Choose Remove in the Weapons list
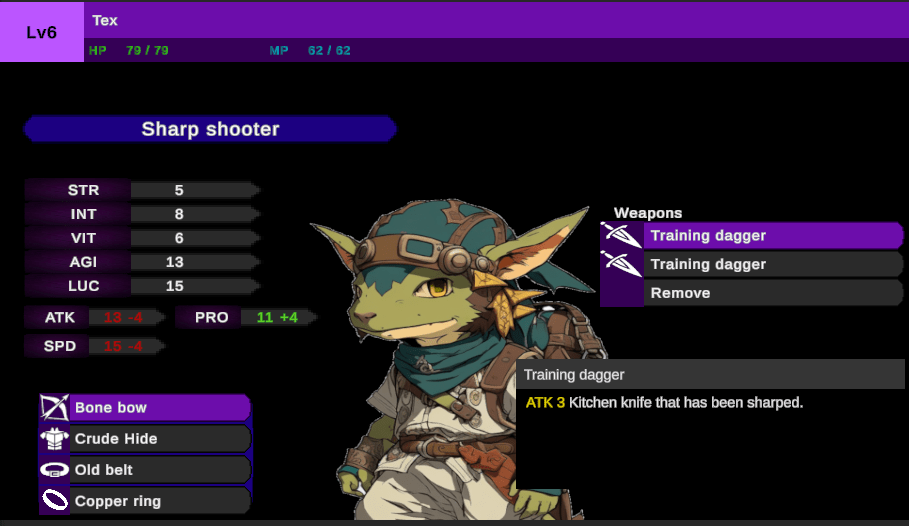The image size is (909, 526). click(x=752, y=293)
